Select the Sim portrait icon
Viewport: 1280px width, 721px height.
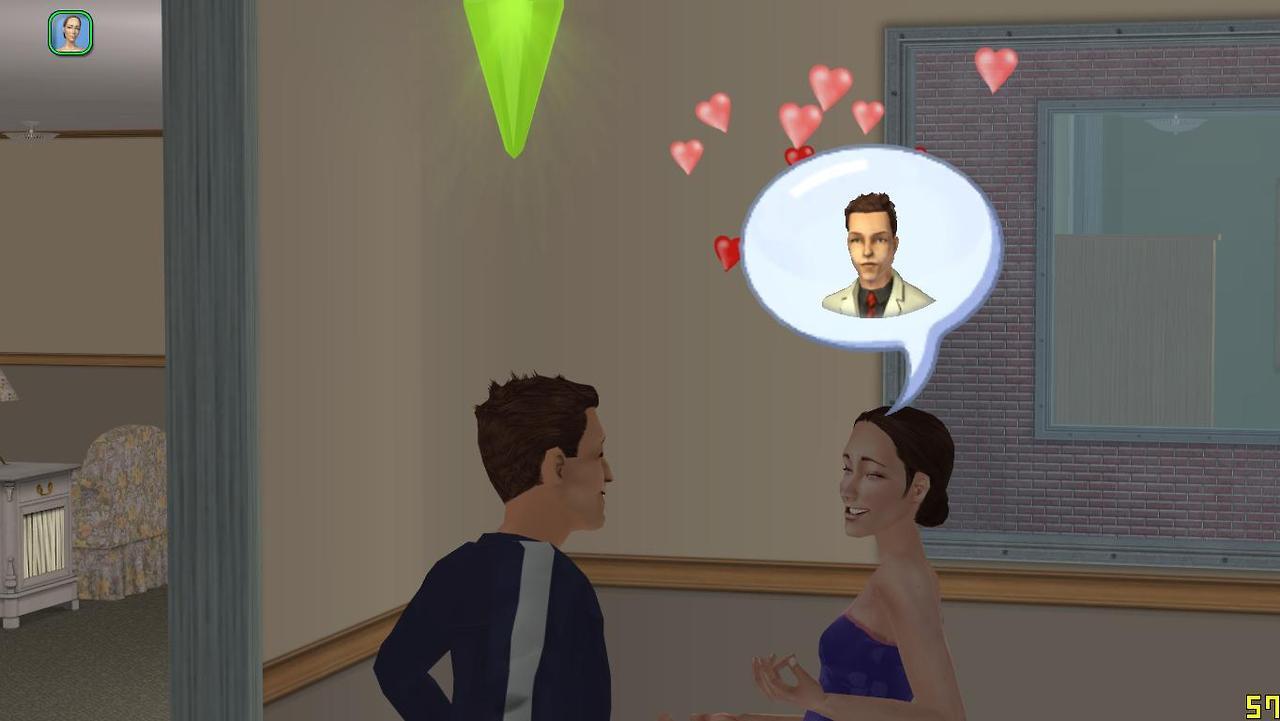pyautogui.click(x=70, y=33)
